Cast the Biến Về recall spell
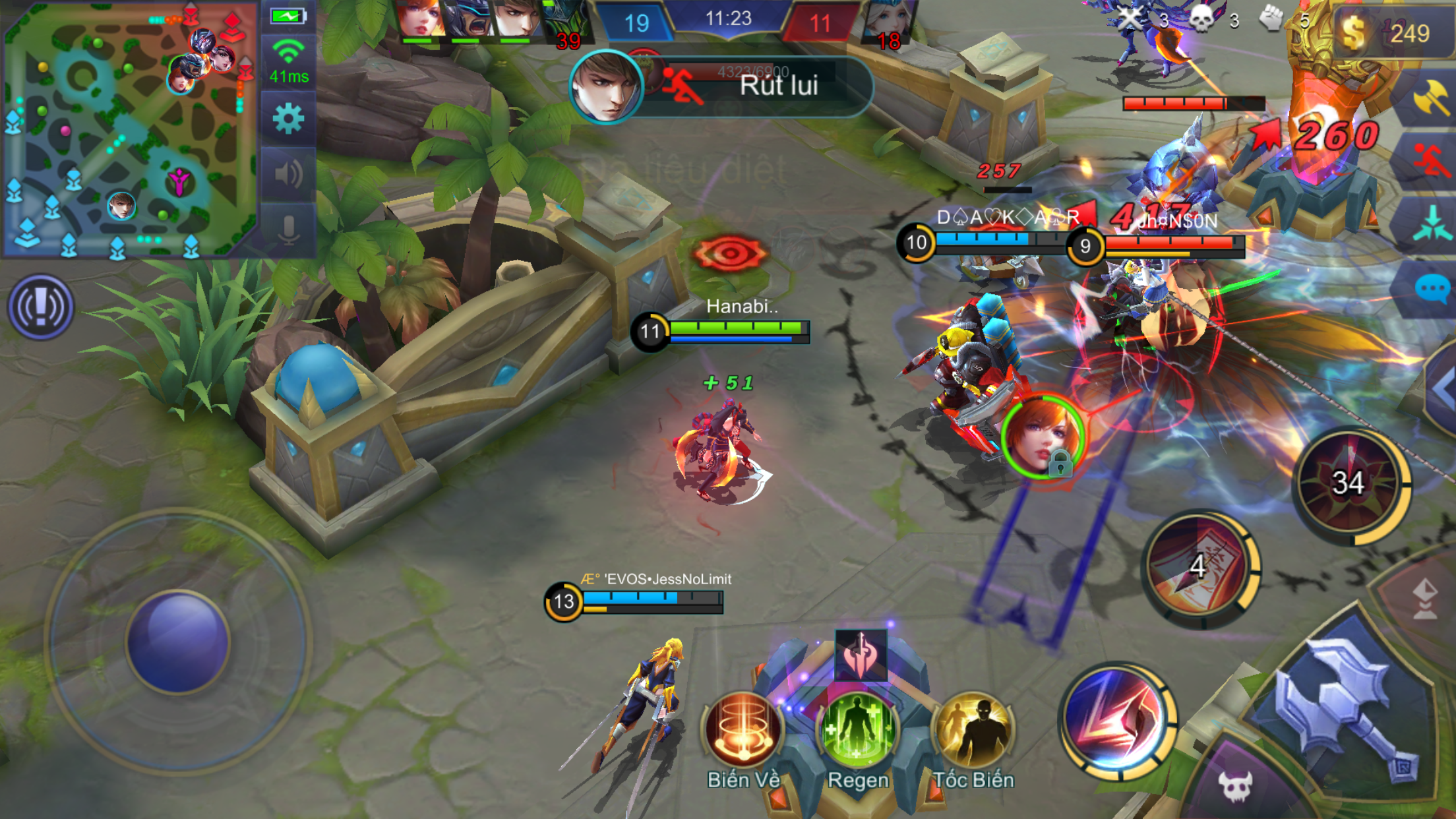 pos(743,731)
